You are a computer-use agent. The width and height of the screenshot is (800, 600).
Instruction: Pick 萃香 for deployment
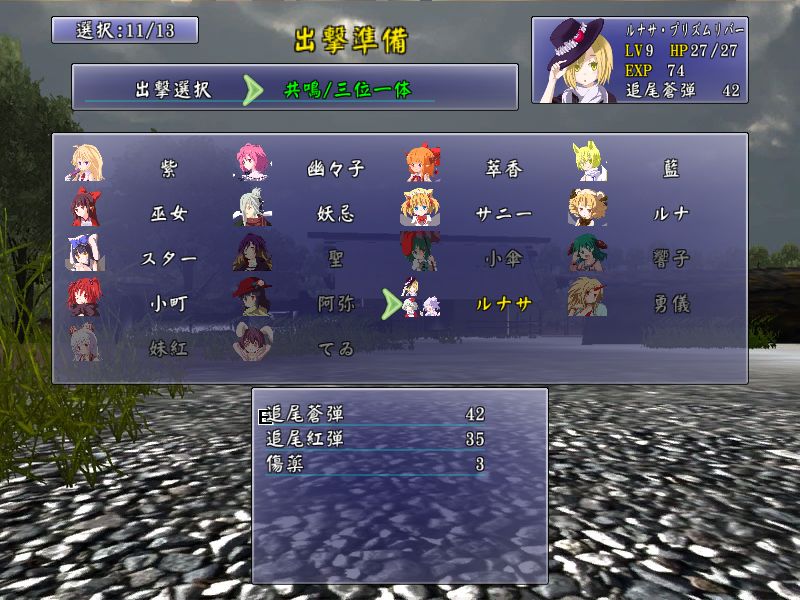pyautogui.click(x=503, y=169)
